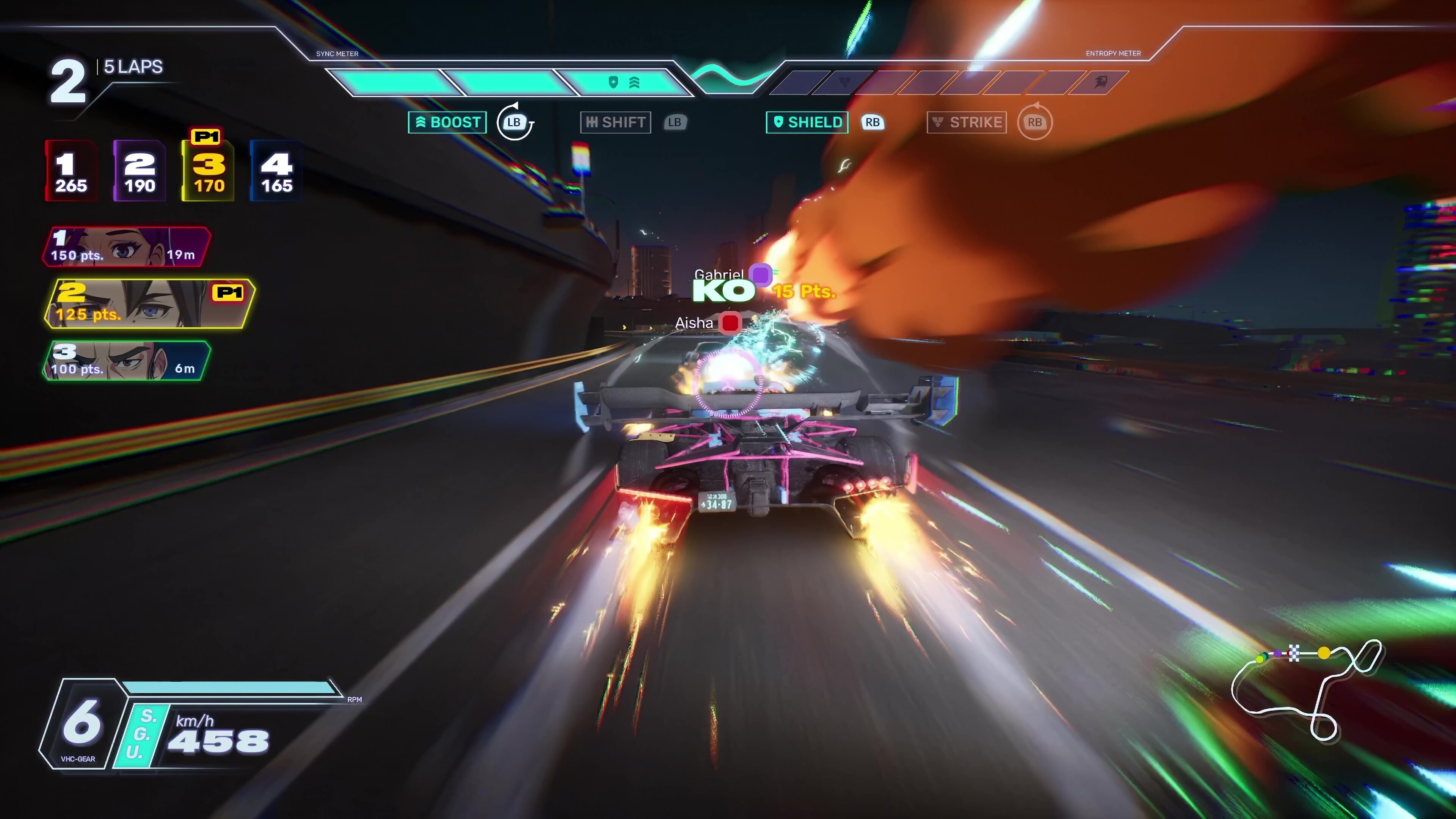Choose the P1 racer card with 125 pts

(x=149, y=303)
